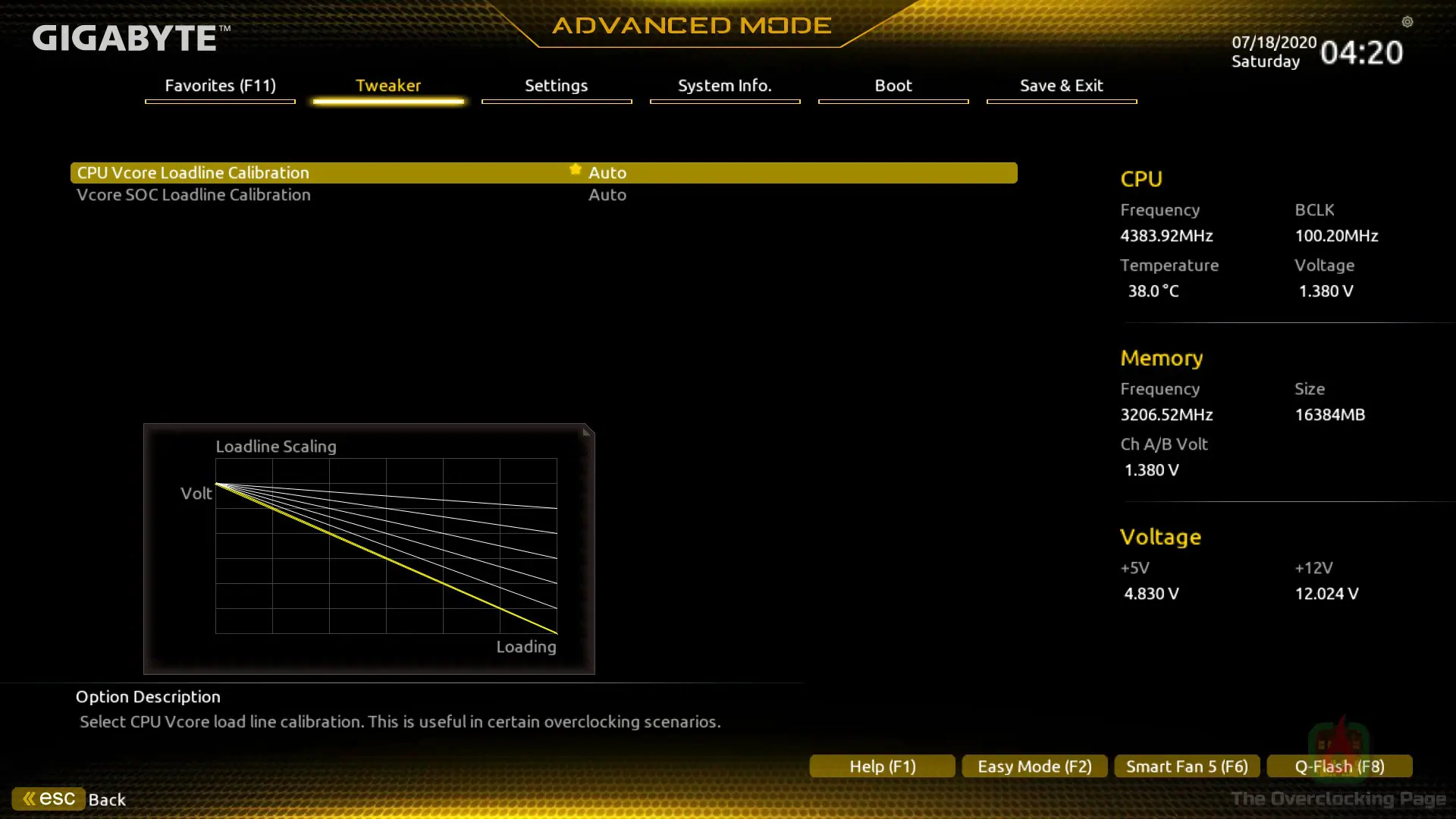Switch to Easy Mode (F2)
The width and height of the screenshot is (1456, 819).
[1034, 766]
